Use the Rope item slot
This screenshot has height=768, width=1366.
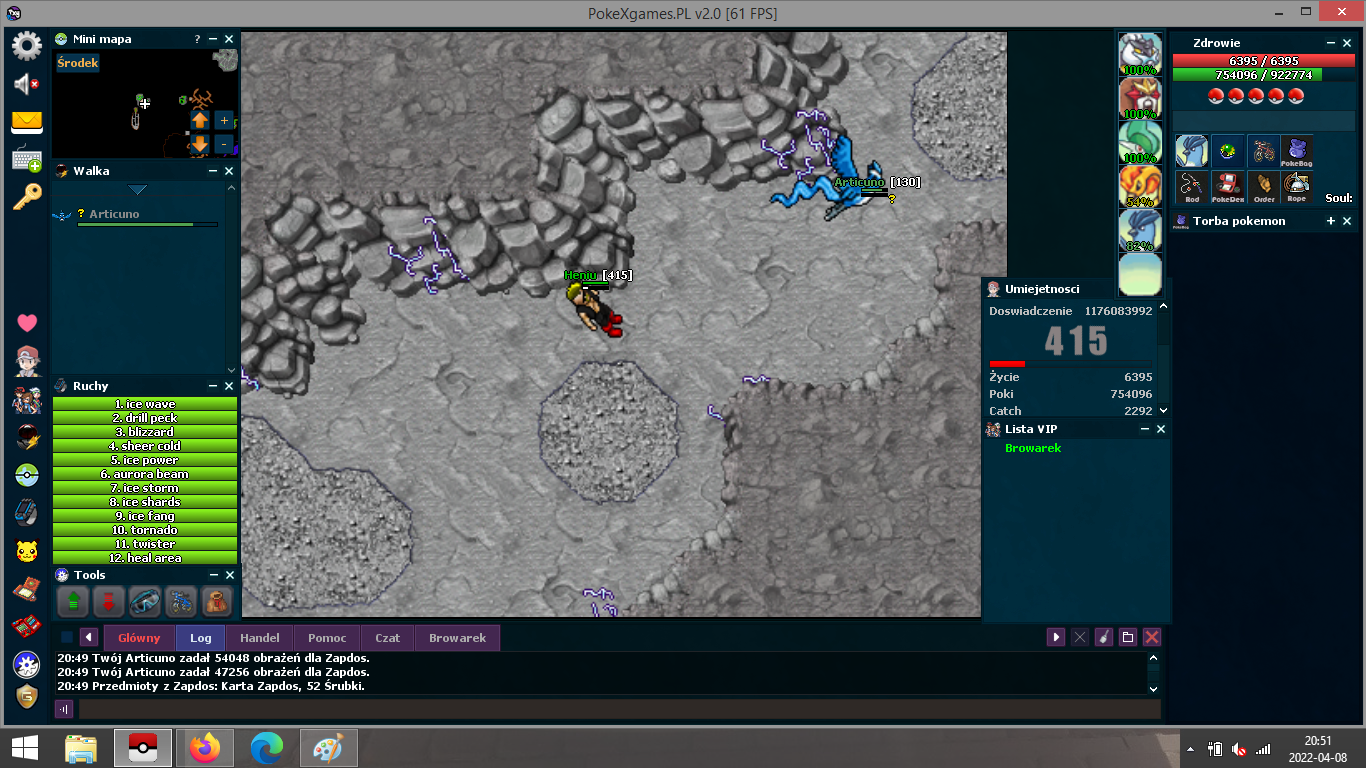(1297, 186)
